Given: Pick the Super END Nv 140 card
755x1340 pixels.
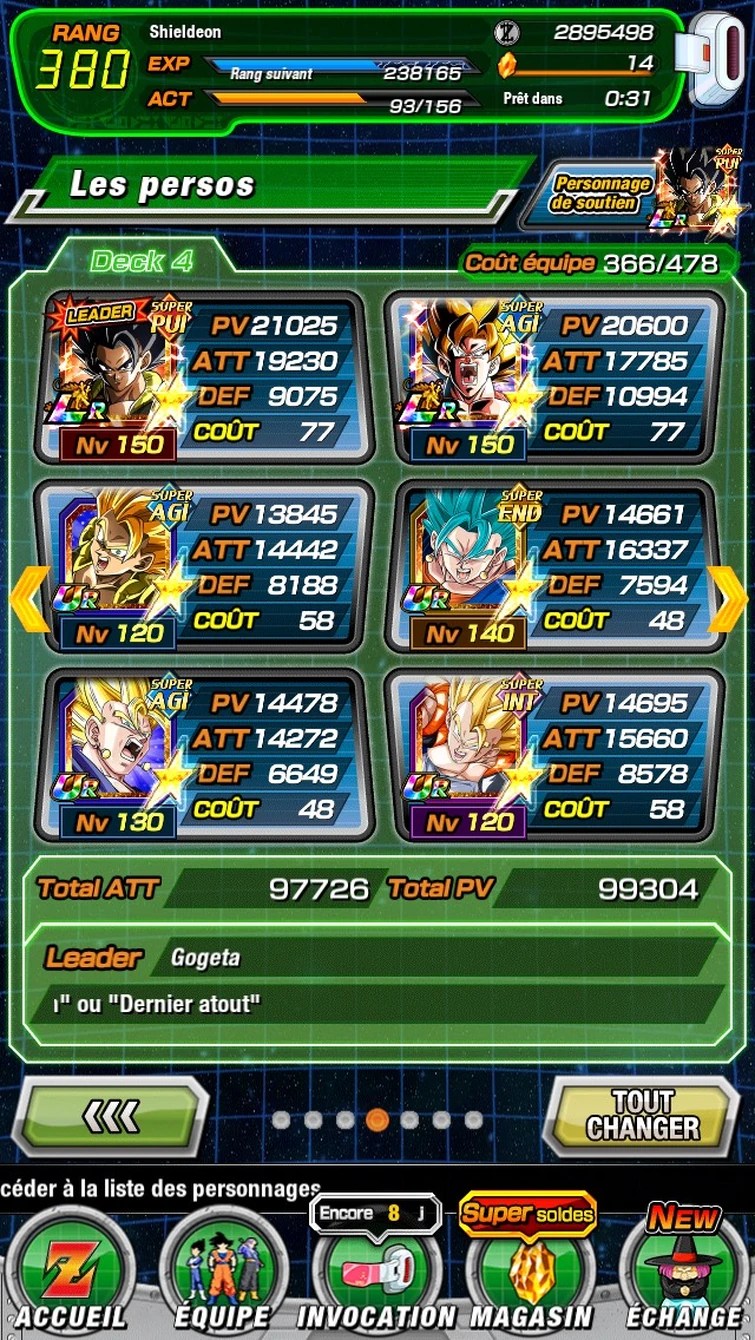Looking at the screenshot, I should [554, 567].
